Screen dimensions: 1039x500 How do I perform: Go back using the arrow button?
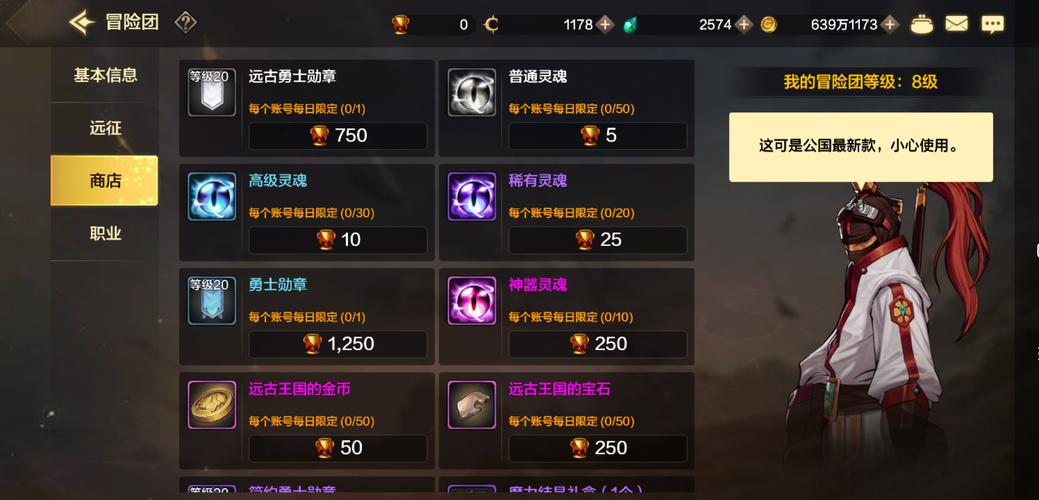[82, 22]
